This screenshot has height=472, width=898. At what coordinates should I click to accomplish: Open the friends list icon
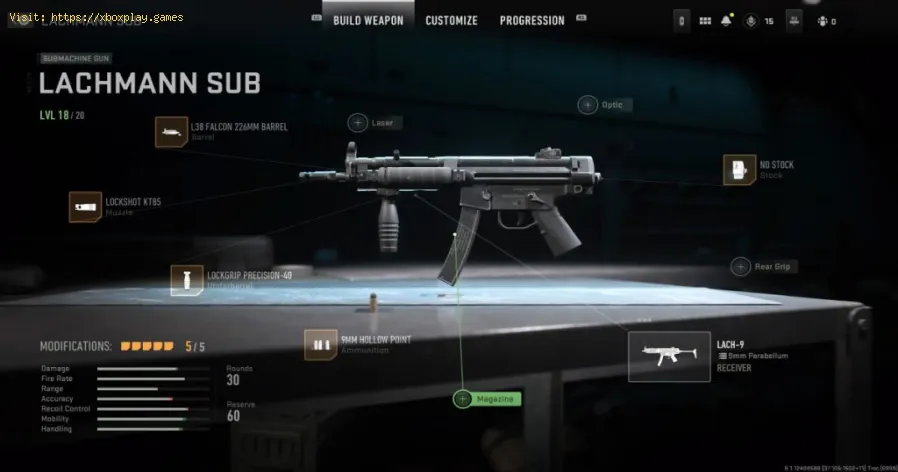click(821, 21)
